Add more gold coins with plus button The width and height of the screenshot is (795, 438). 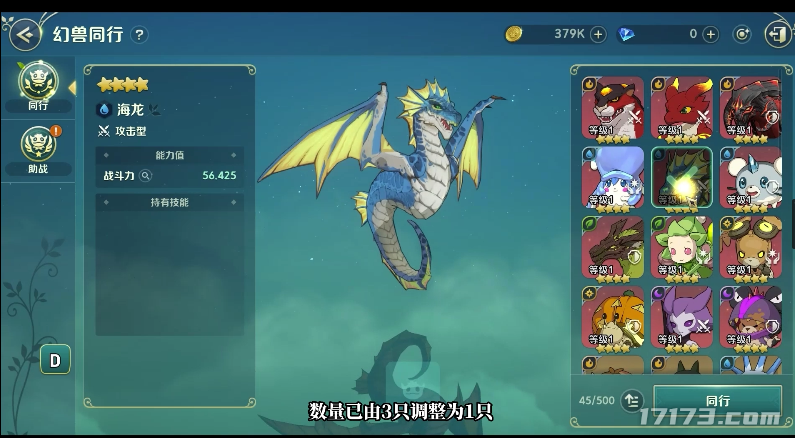[598, 34]
